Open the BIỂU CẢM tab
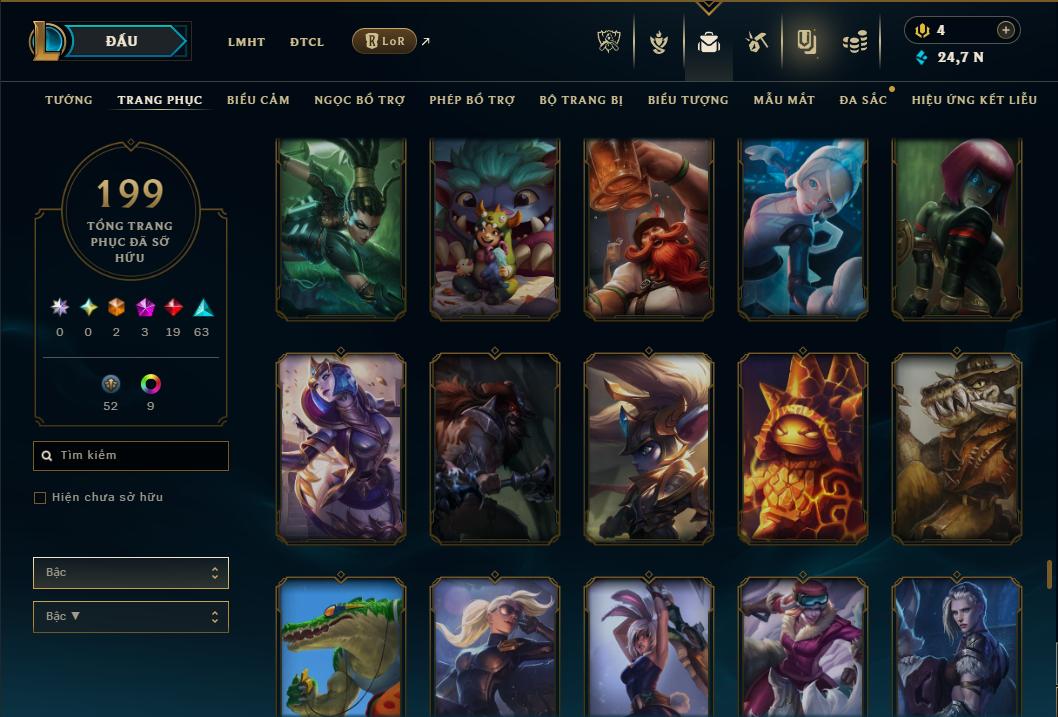 [x=258, y=100]
